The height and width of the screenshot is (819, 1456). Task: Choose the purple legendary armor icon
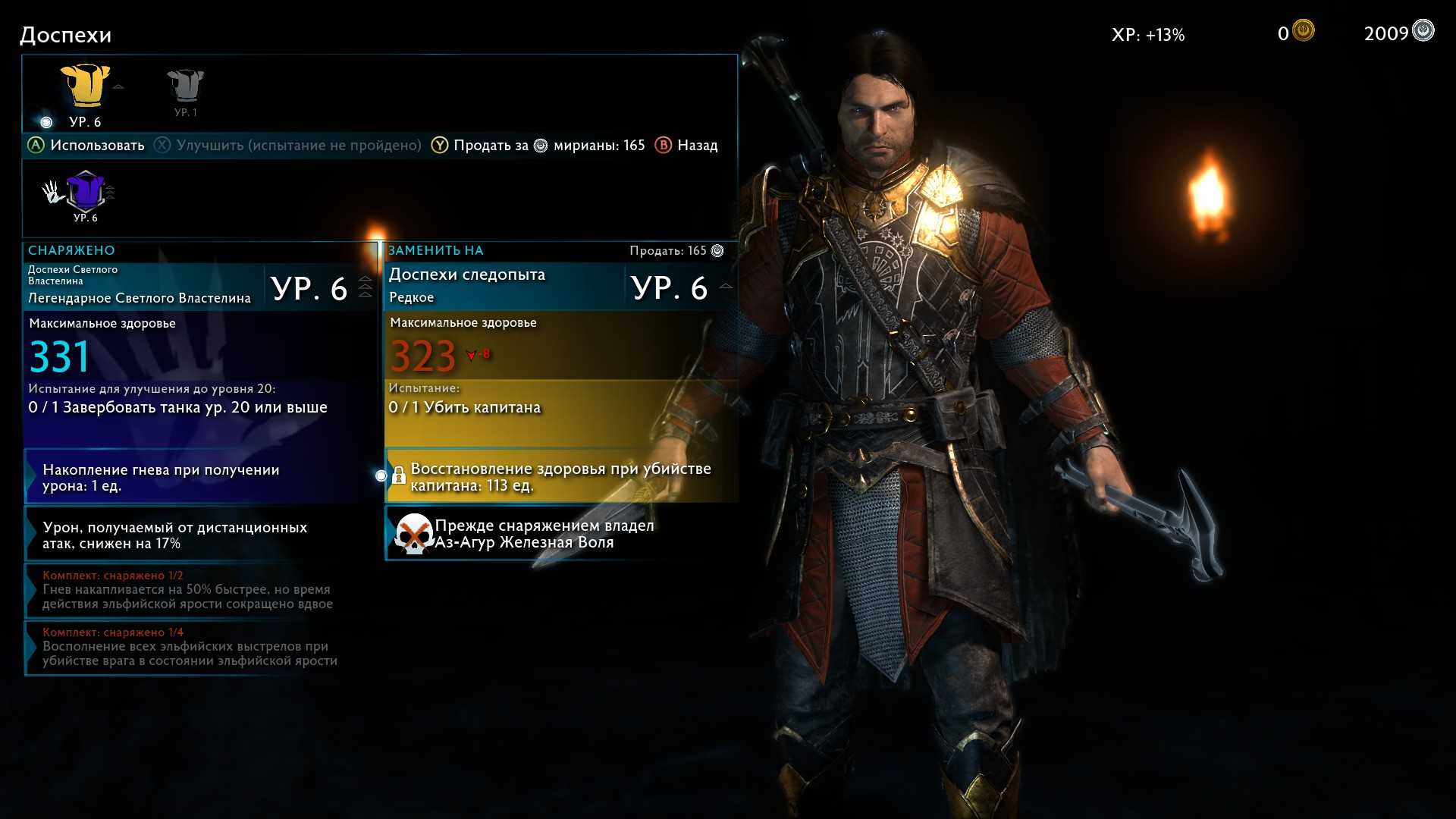tap(85, 191)
